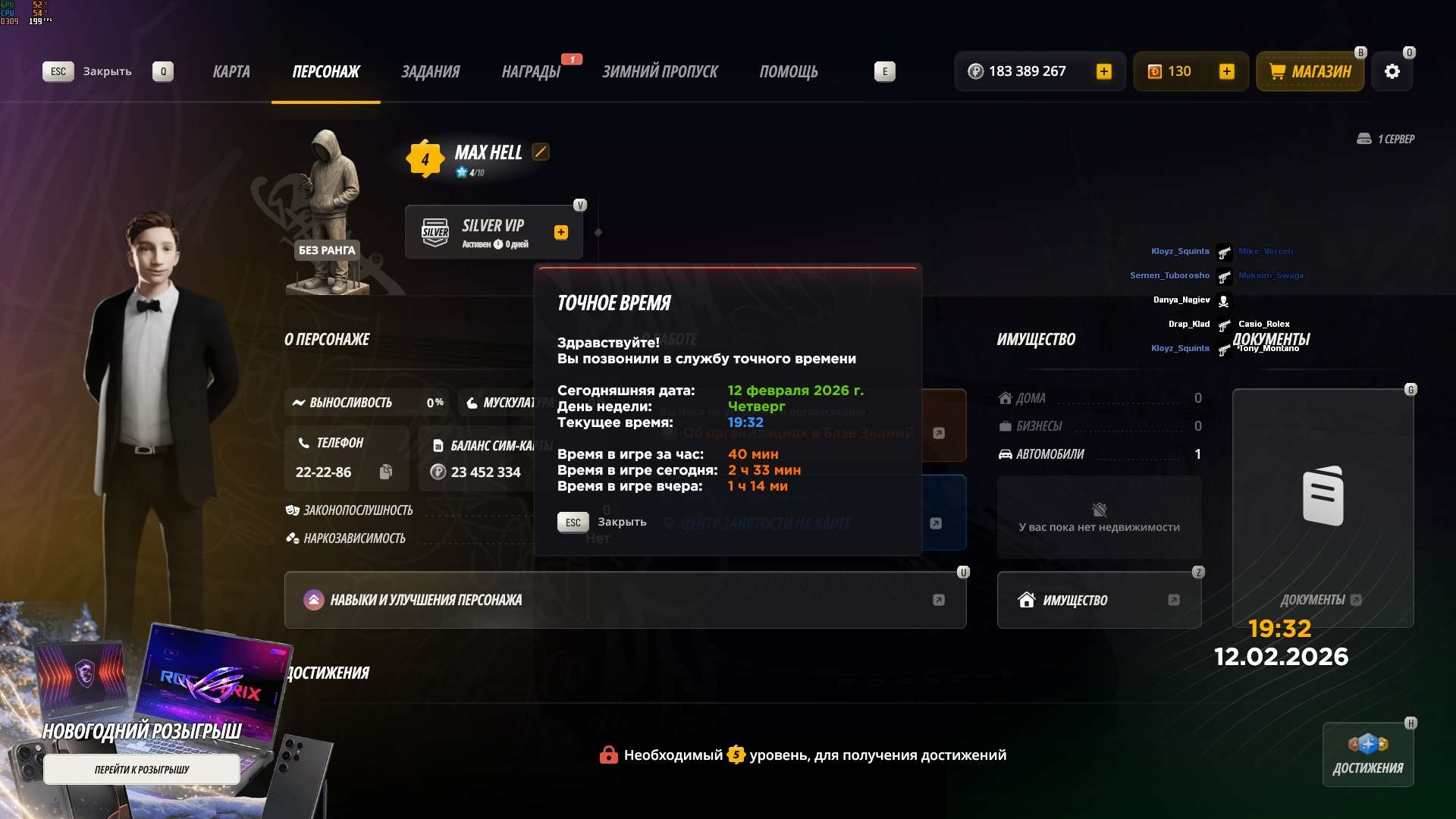
Task: Open the Магазин shop
Action: [1310, 71]
